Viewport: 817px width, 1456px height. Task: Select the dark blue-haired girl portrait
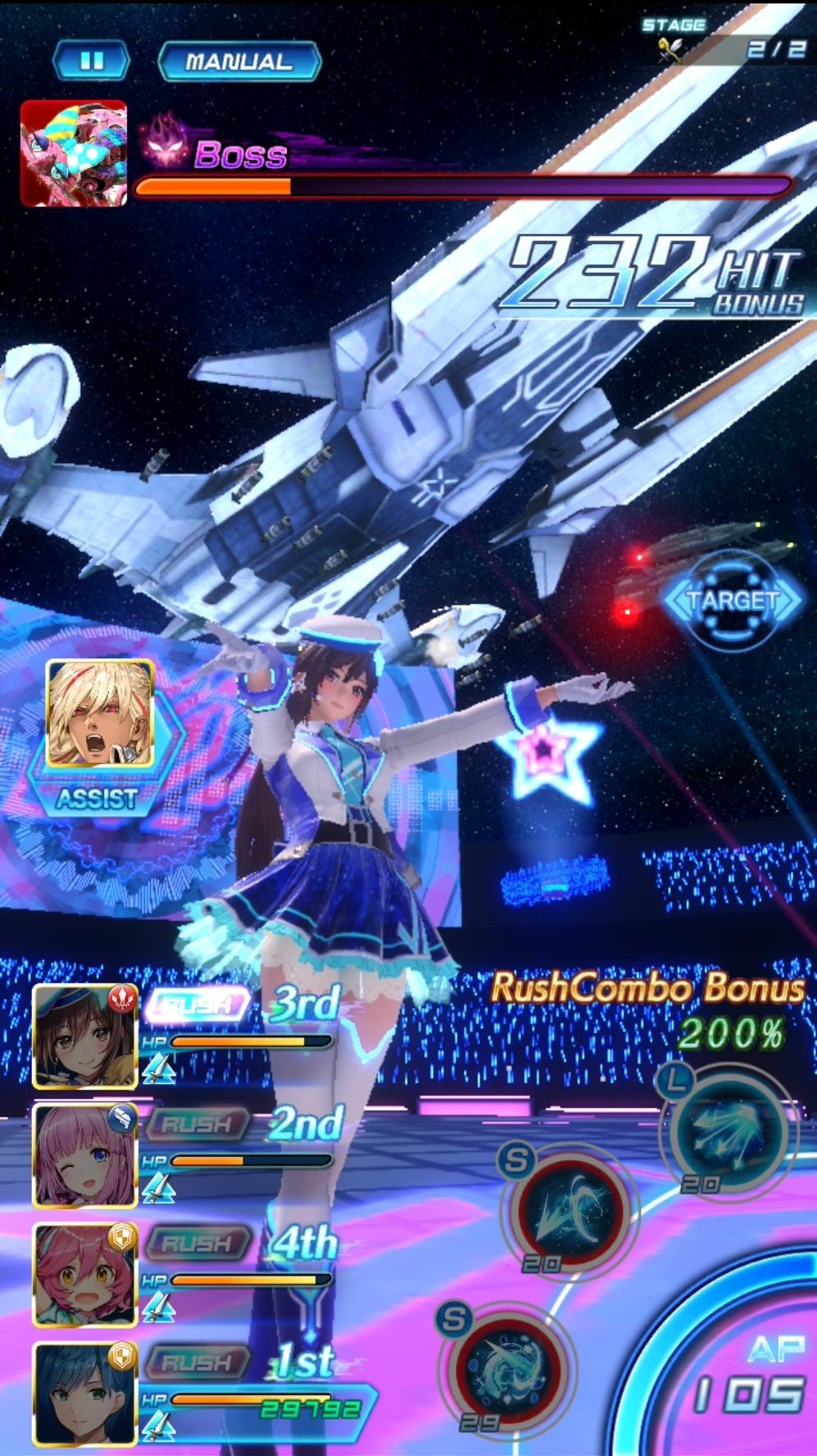pos(84,1394)
